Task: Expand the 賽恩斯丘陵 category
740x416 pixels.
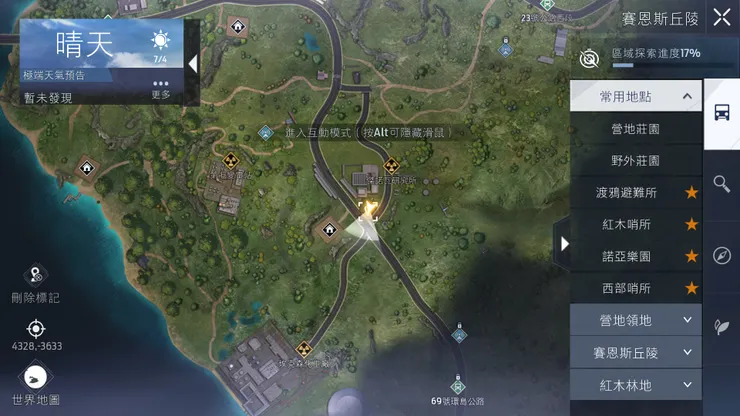Action: [x=635, y=352]
